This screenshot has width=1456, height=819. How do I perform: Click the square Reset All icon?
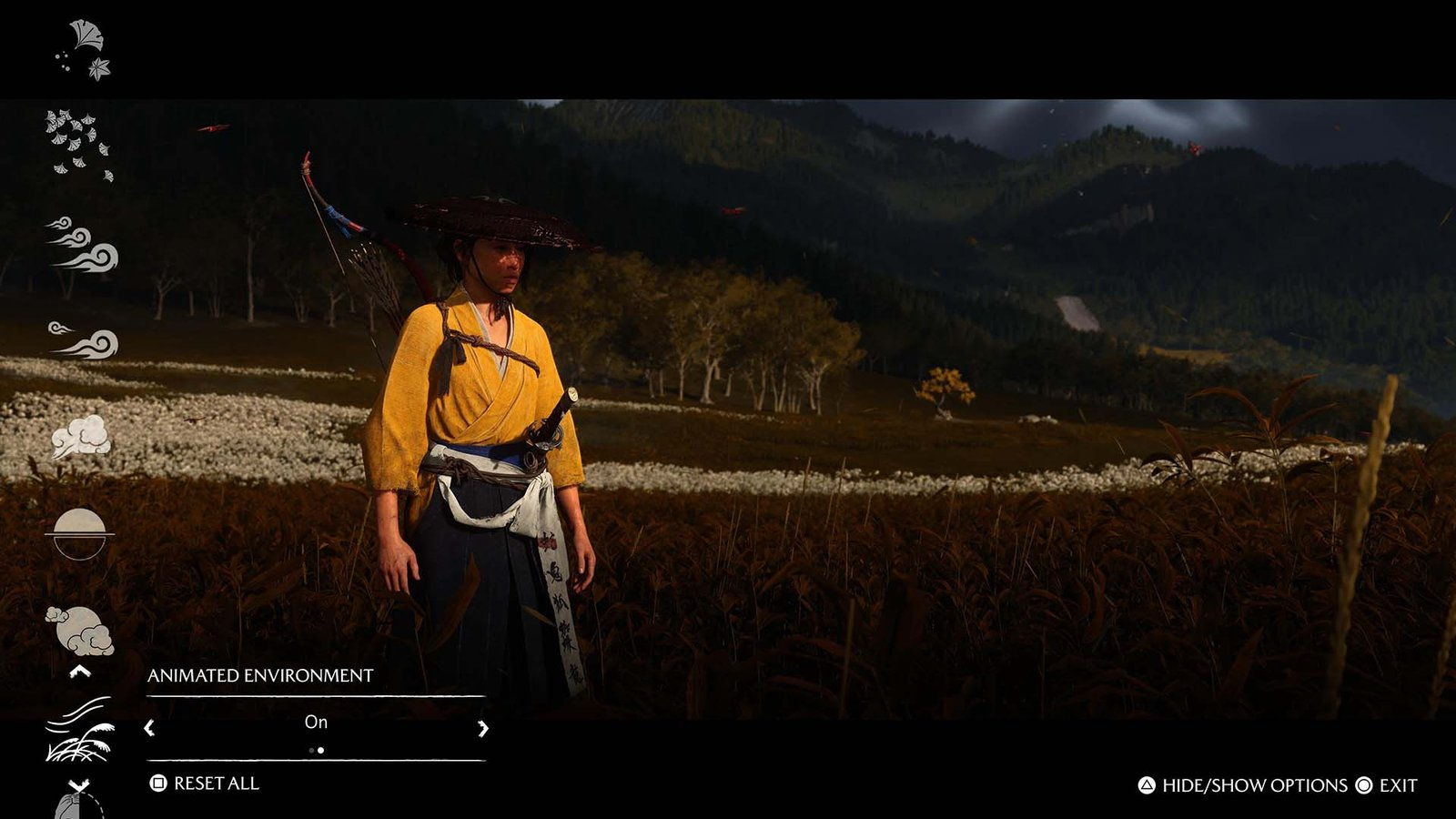(x=157, y=781)
